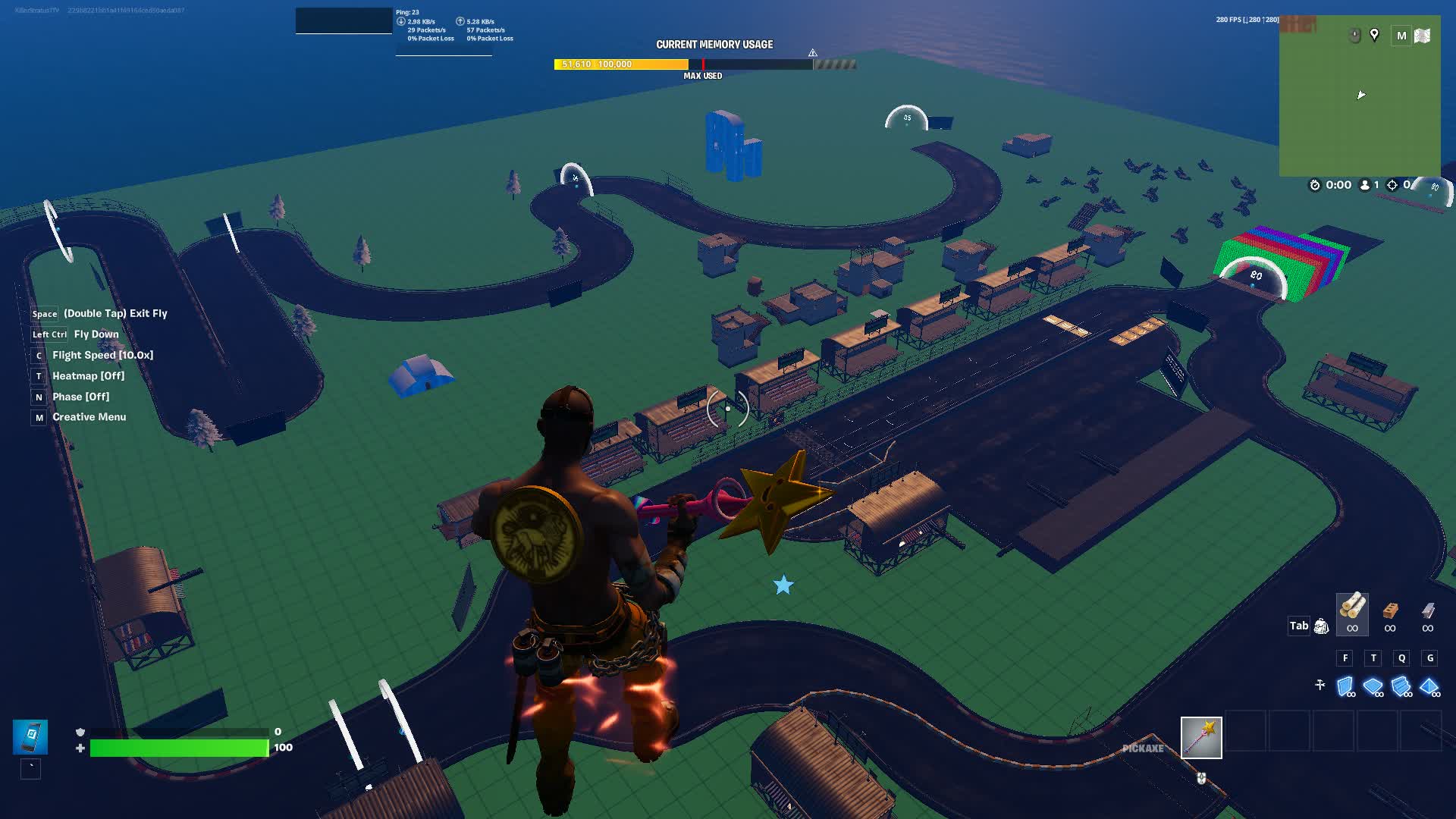Choose the wood building material
The width and height of the screenshot is (1456, 819).
(x=1352, y=607)
